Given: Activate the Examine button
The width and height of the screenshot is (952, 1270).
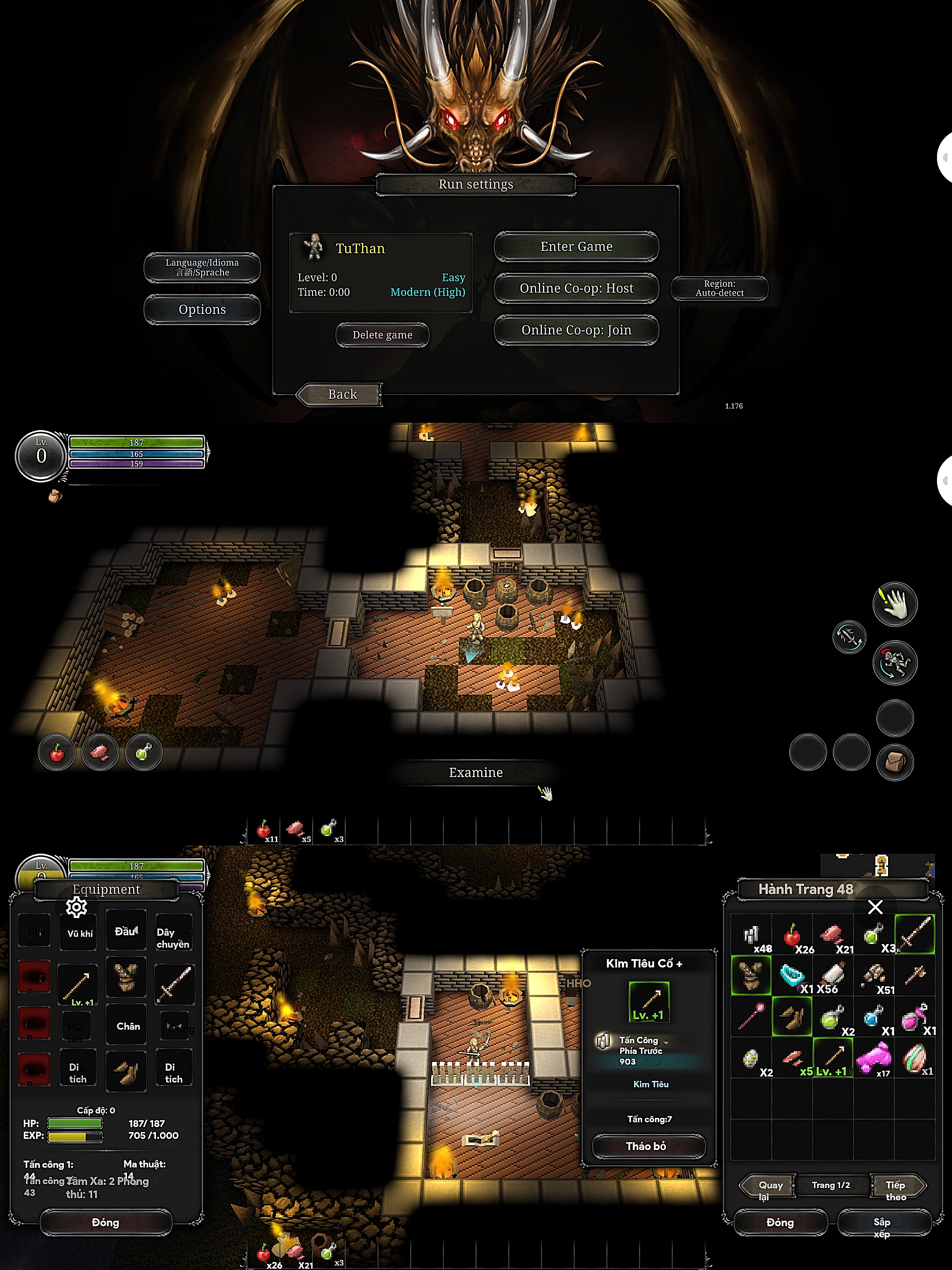Looking at the screenshot, I should click(476, 773).
